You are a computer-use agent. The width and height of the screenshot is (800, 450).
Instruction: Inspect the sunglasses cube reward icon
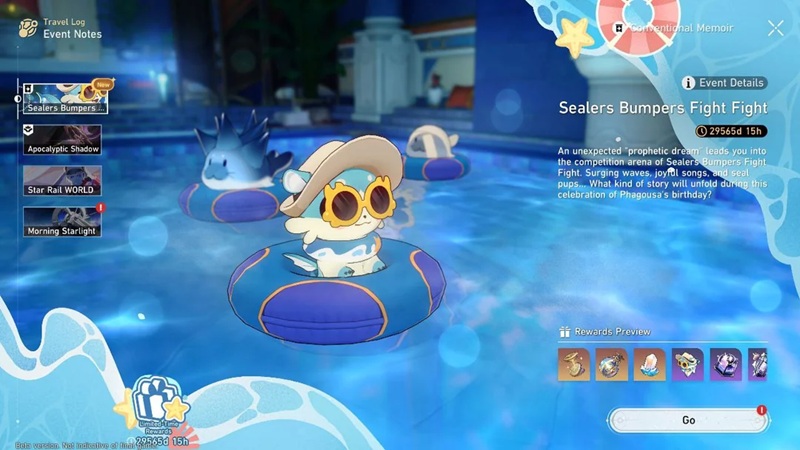pos(688,364)
